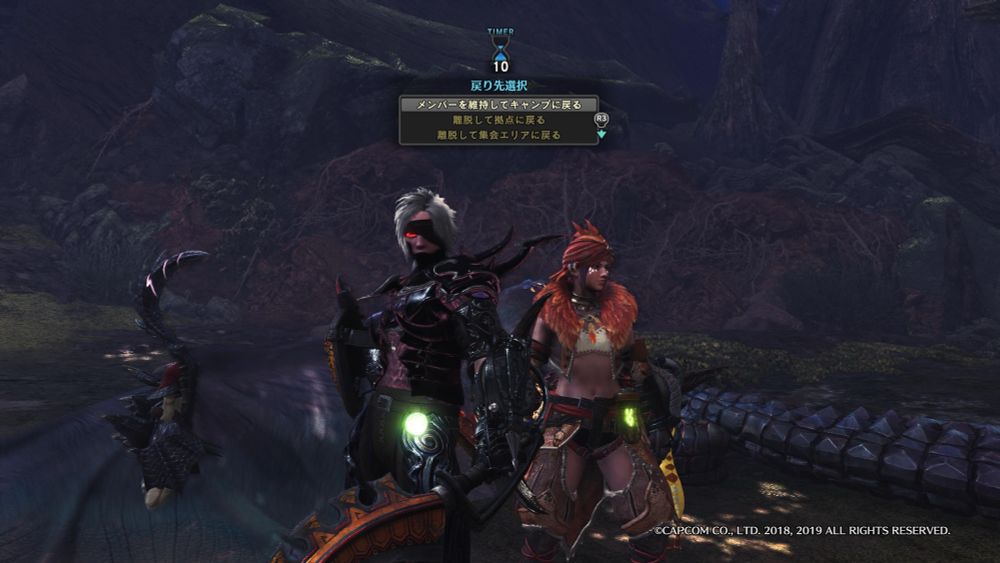Pick 離脱して集会エリアに戻る option

[498, 135]
